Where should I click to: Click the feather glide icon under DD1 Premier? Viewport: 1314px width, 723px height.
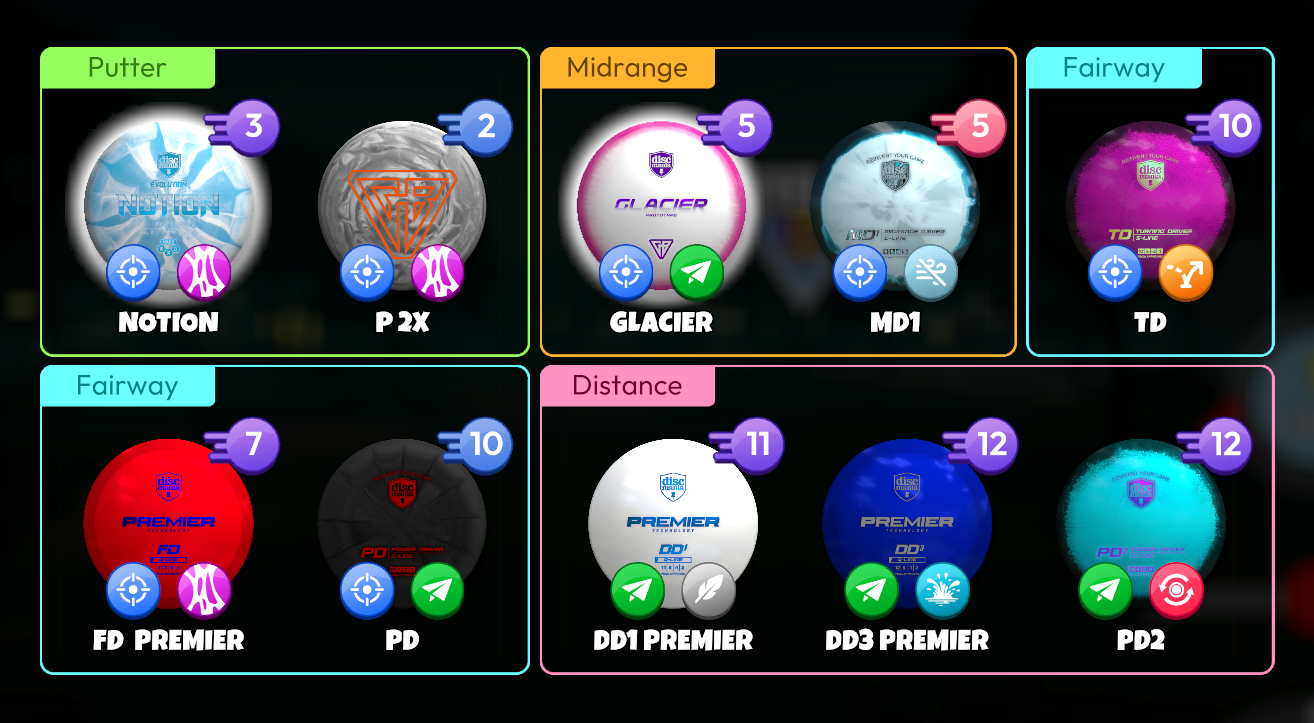click(705, 590)
